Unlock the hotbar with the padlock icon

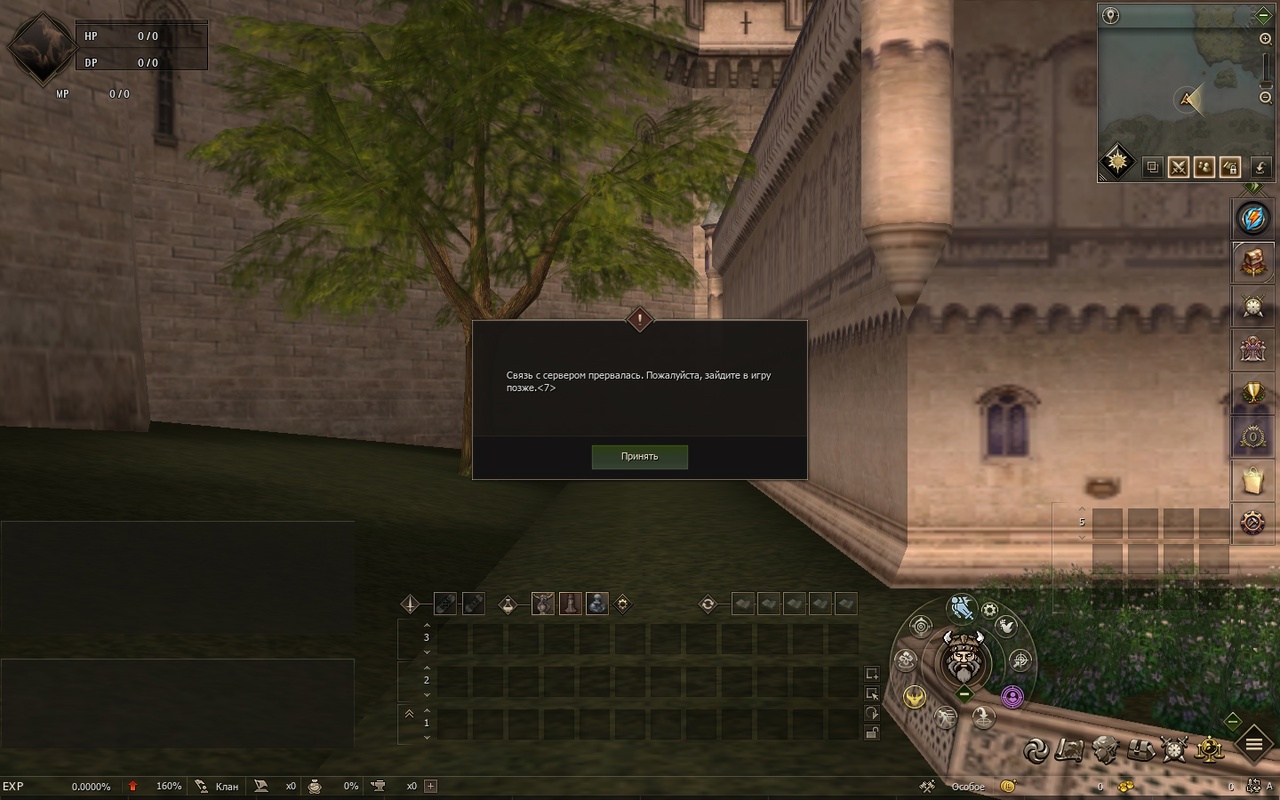point(872,733)
